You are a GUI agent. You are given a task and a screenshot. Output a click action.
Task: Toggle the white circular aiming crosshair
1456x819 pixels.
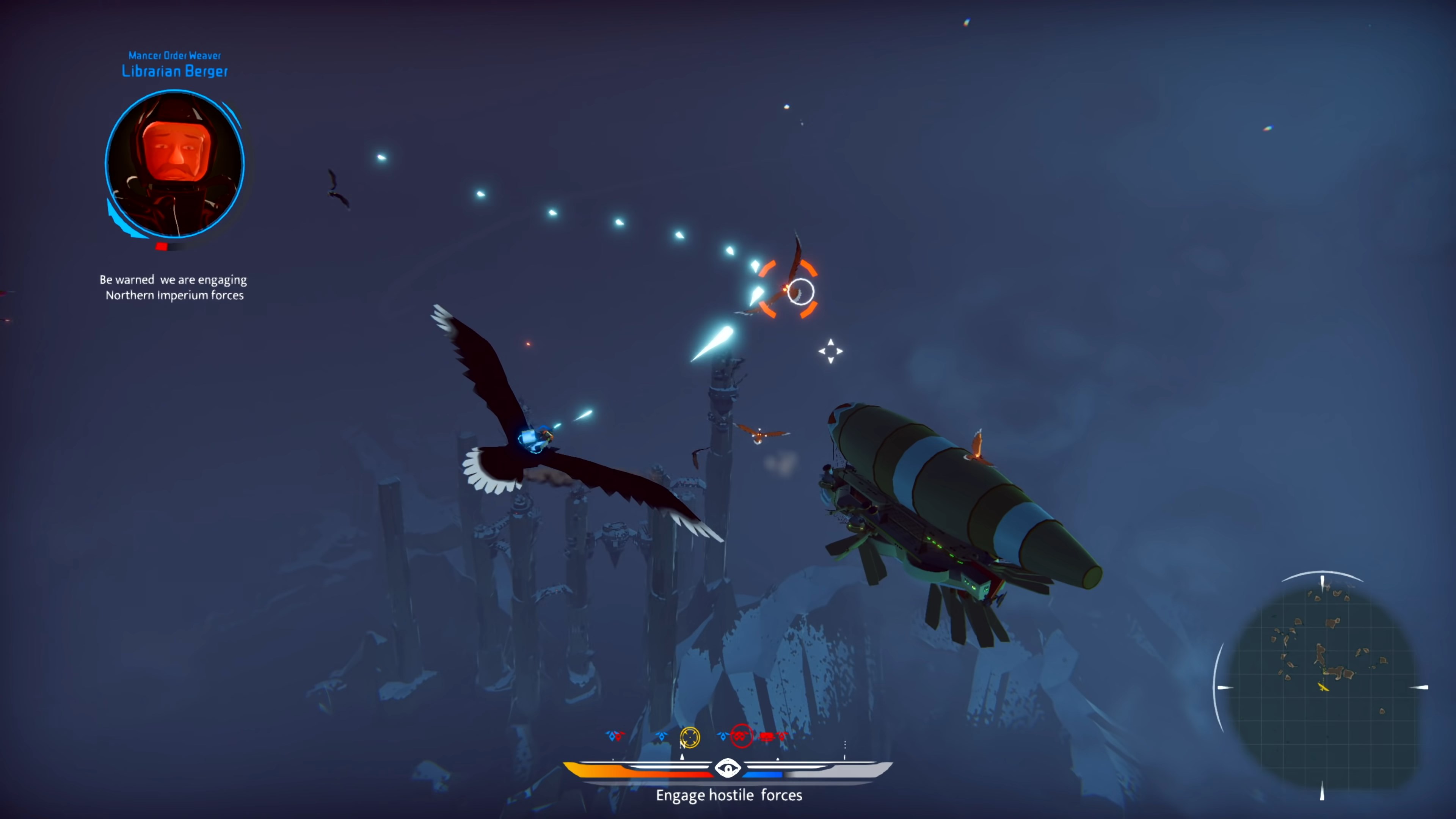(801, 292)
